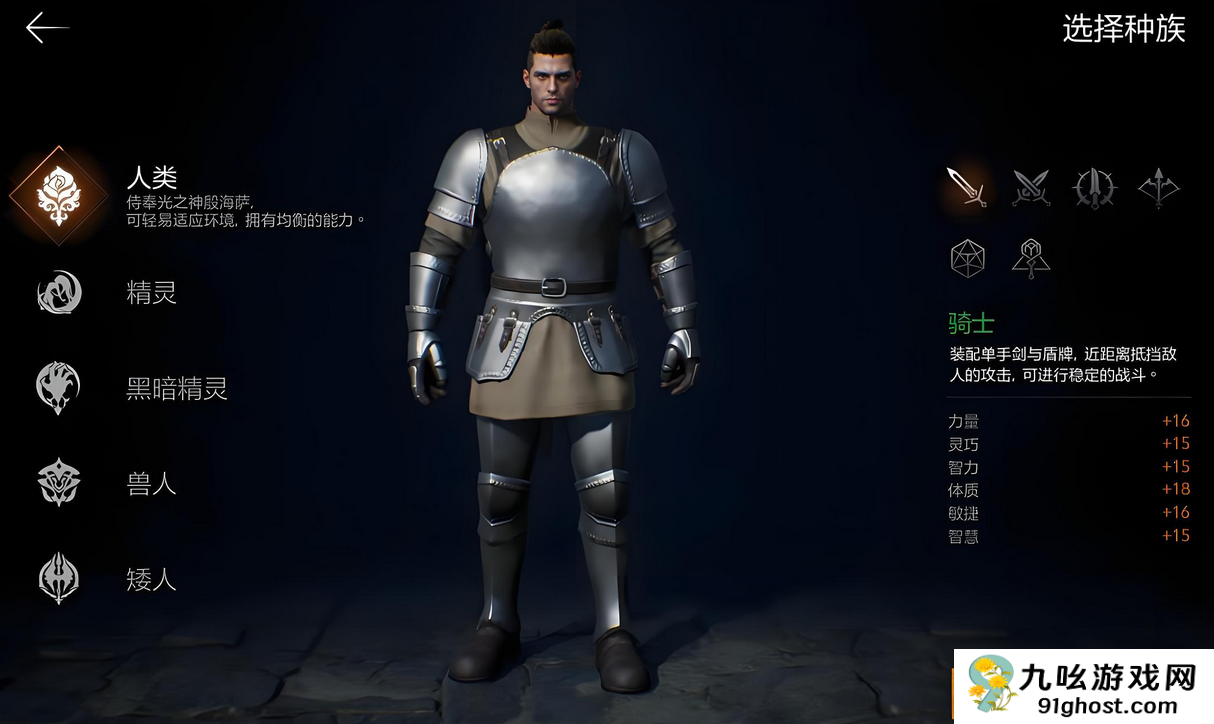The width and height of the screenshot is (1214, 724).
Task: Pick the dagger-in-circle class icon
Action: (1094, 187)
